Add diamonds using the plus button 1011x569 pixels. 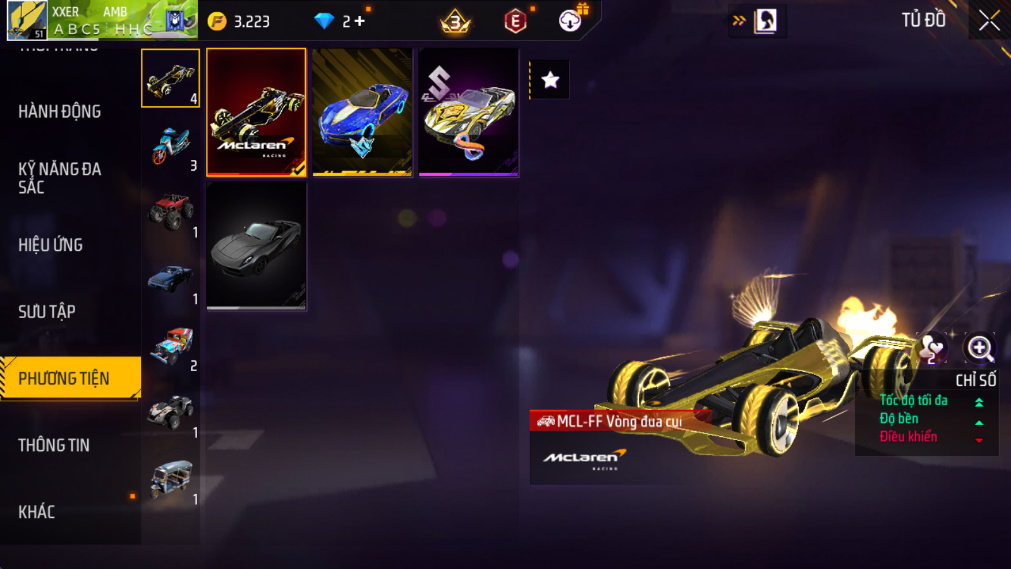[360, 21]
